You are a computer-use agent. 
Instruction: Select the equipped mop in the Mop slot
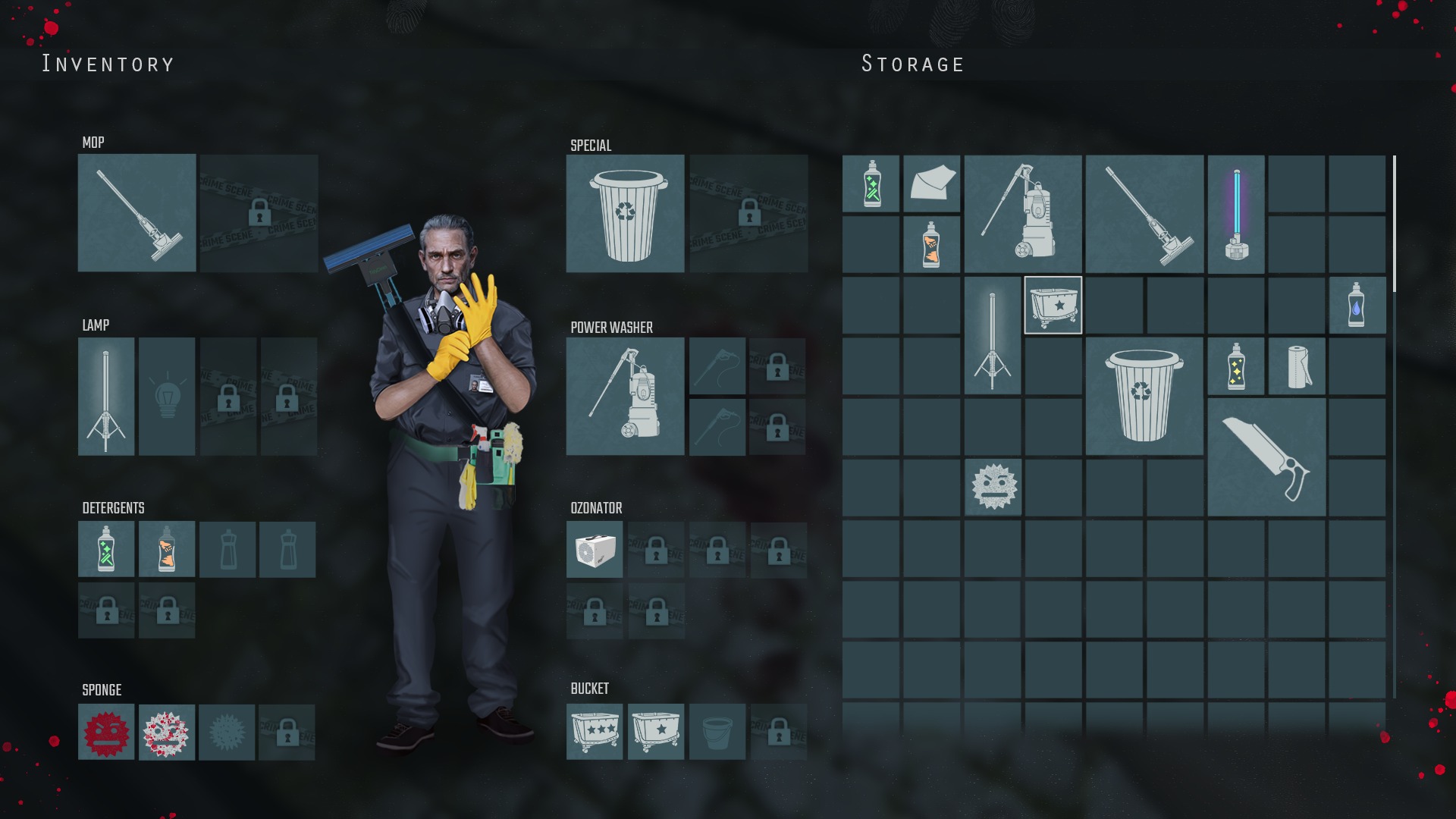click(x=136, y=213)
